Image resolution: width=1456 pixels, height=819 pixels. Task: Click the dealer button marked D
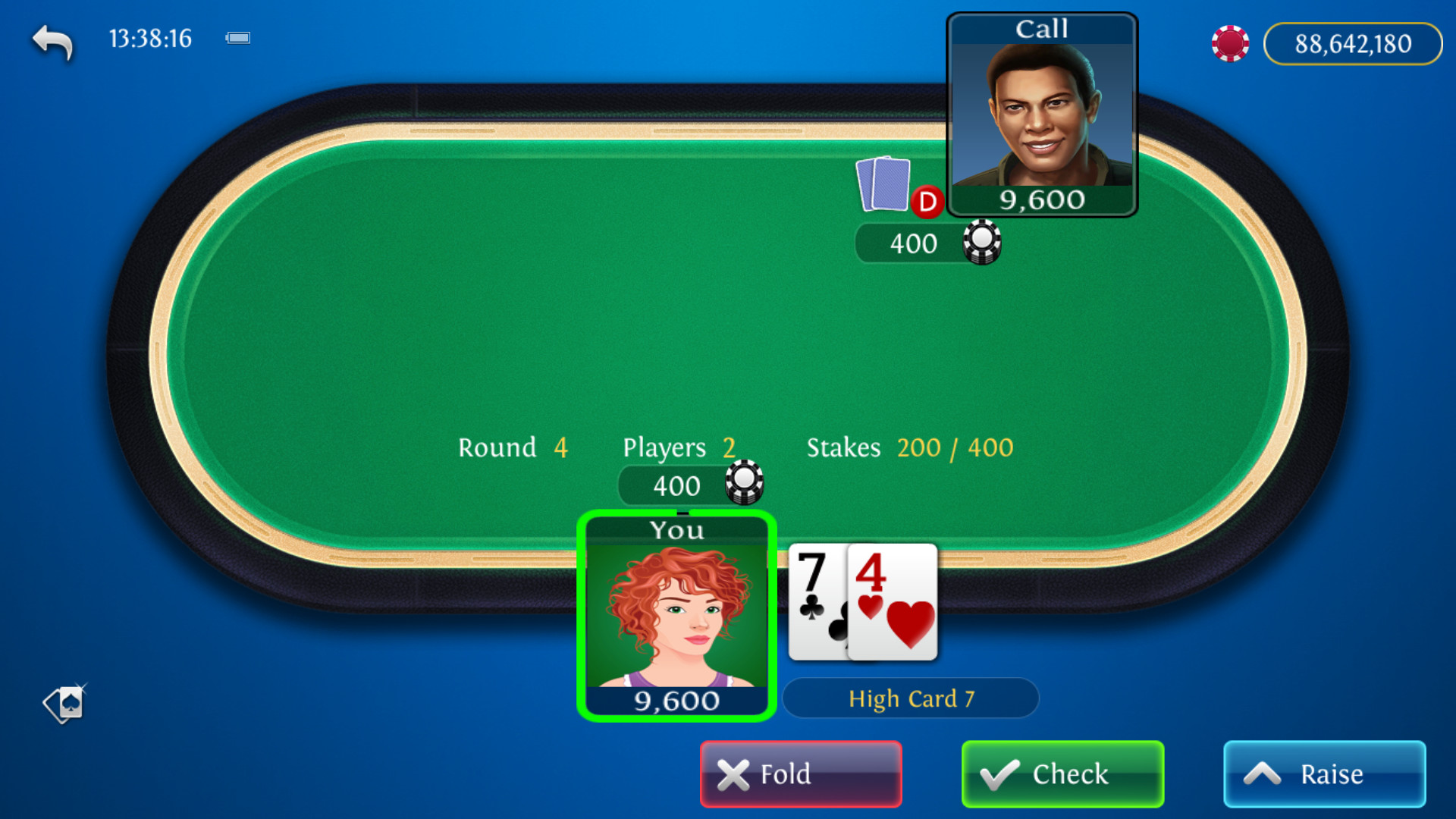[x=926, y=203]
